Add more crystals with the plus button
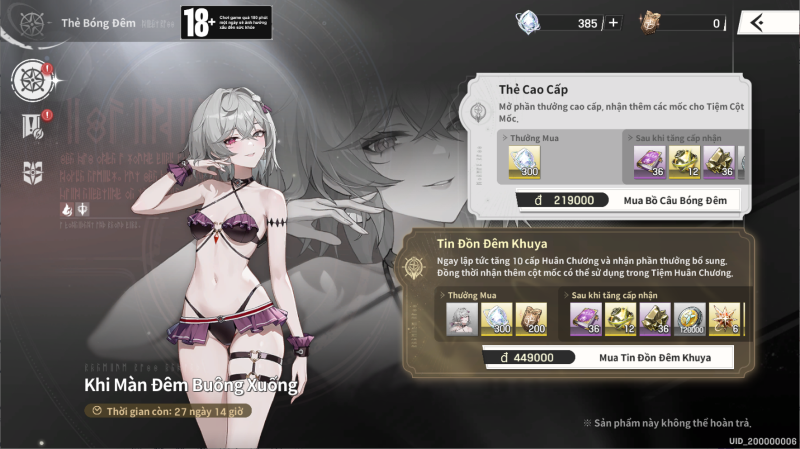The image size is (800, 449). click(x=613, y=23)
